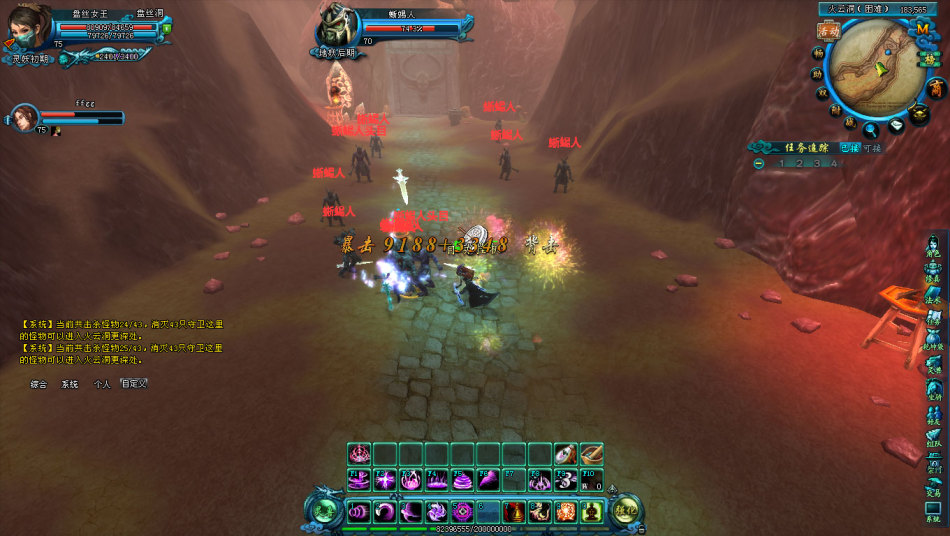Viewport: 950px width, 536px height.
Task: Activate the F5 purple cone skill
Action: 462,481
